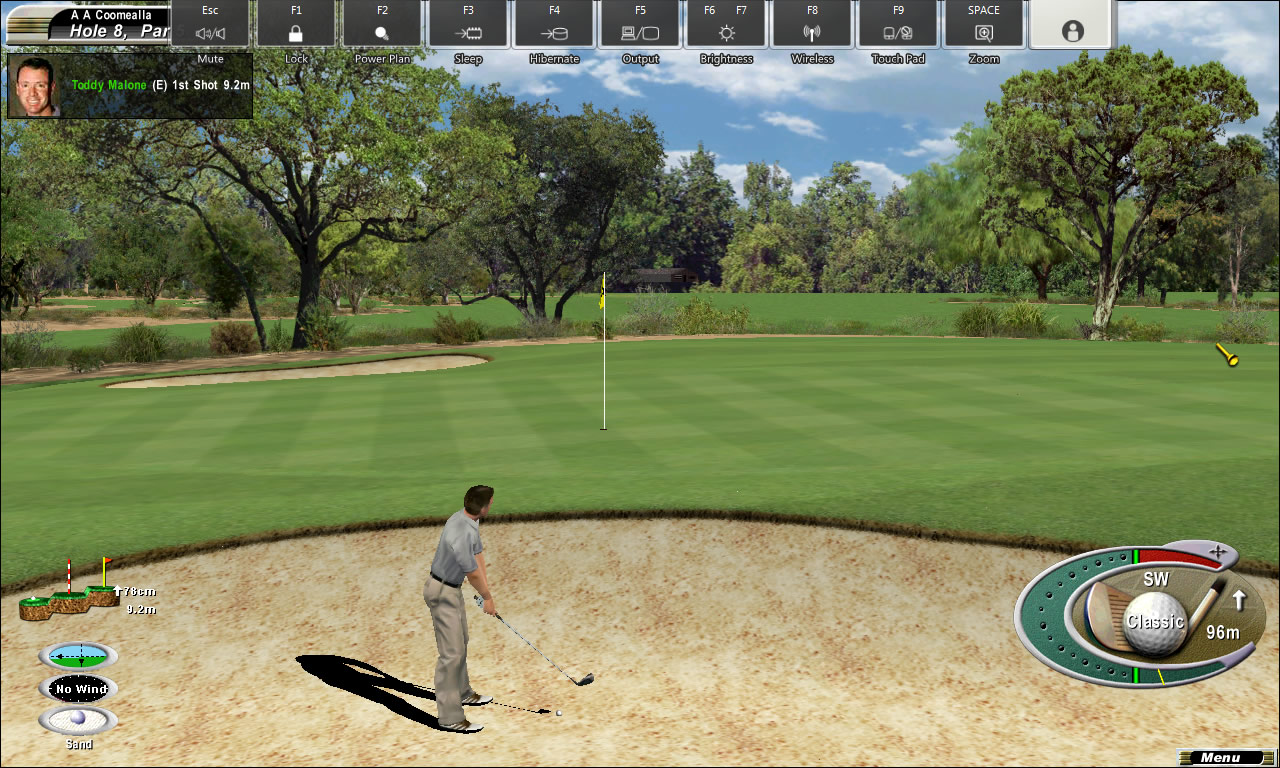Select the Sand ball lie indicator
The height and width of the screenshot is (768, 1280).
[78, 720]
